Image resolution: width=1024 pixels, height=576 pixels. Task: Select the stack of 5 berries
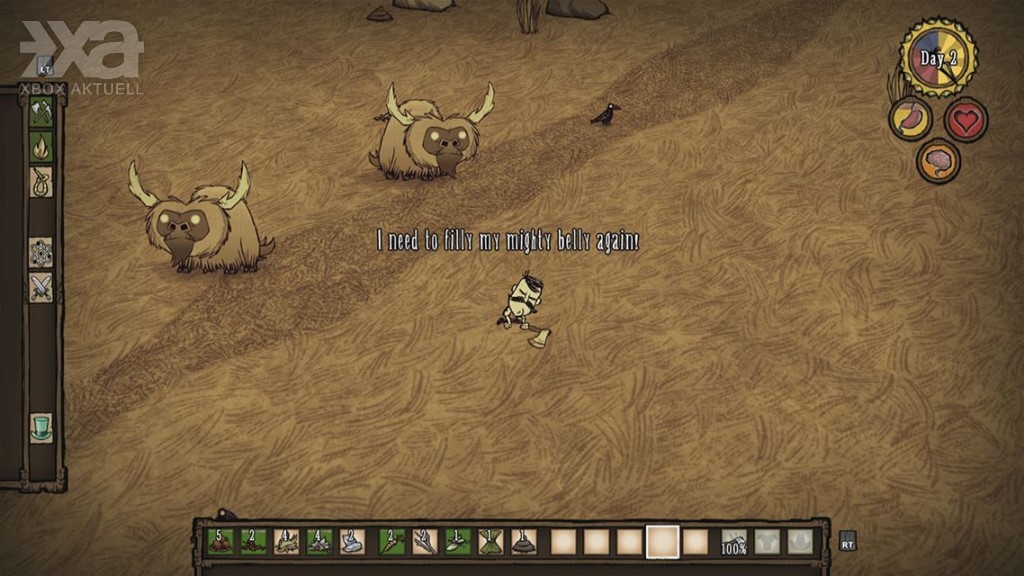click(x=220, y=541)
